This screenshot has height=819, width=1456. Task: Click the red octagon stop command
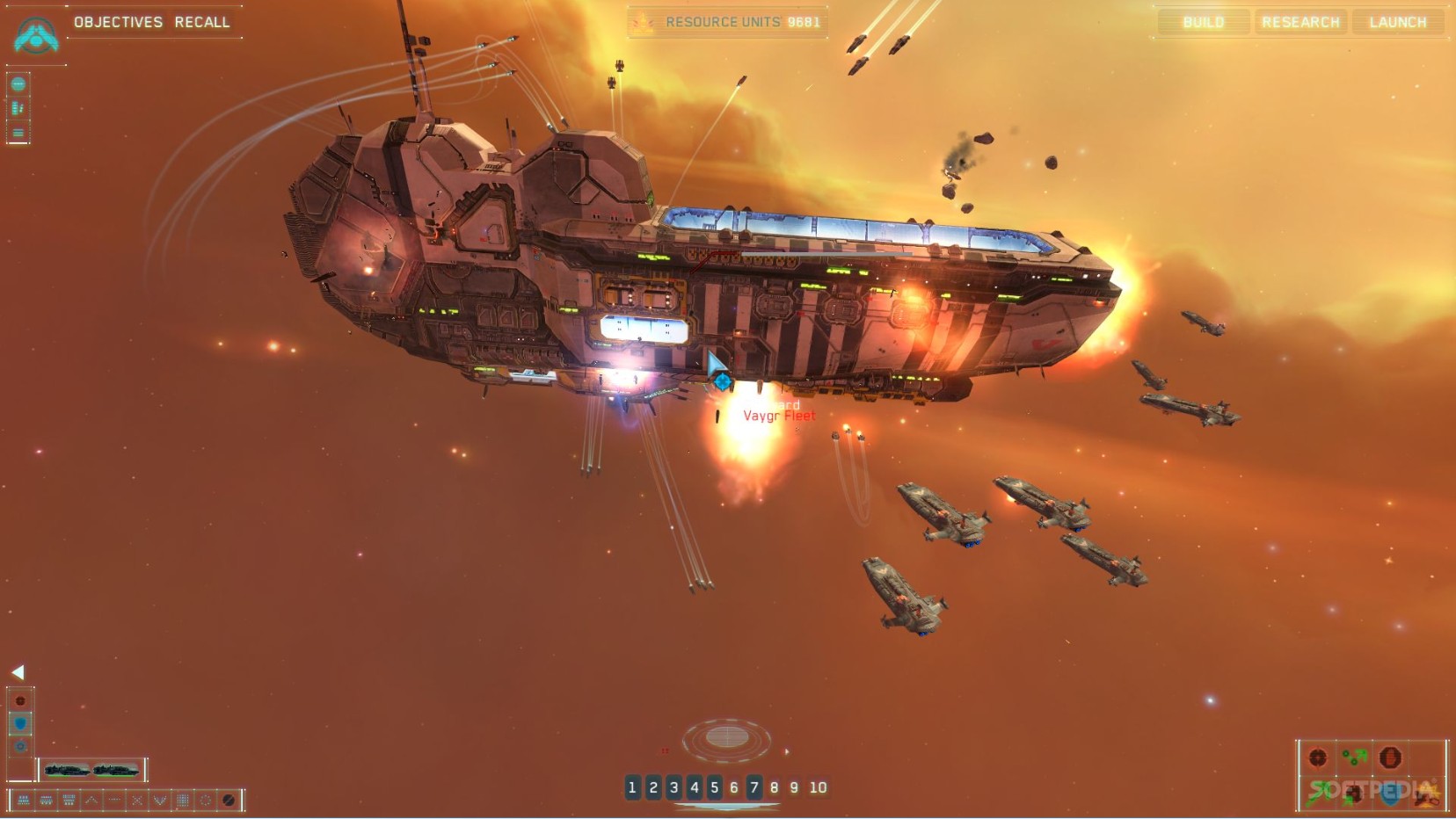(x=1390, y=757)
